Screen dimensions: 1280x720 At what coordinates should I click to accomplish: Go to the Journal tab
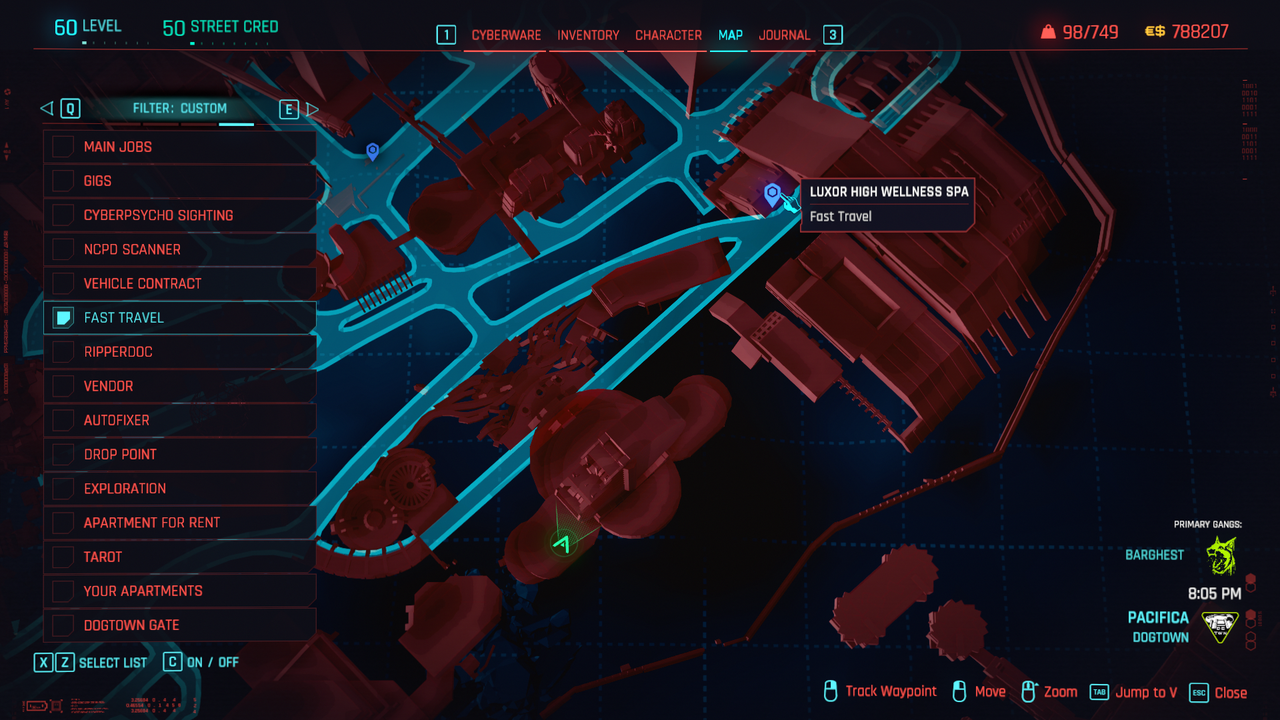click(x=784, y=35)
